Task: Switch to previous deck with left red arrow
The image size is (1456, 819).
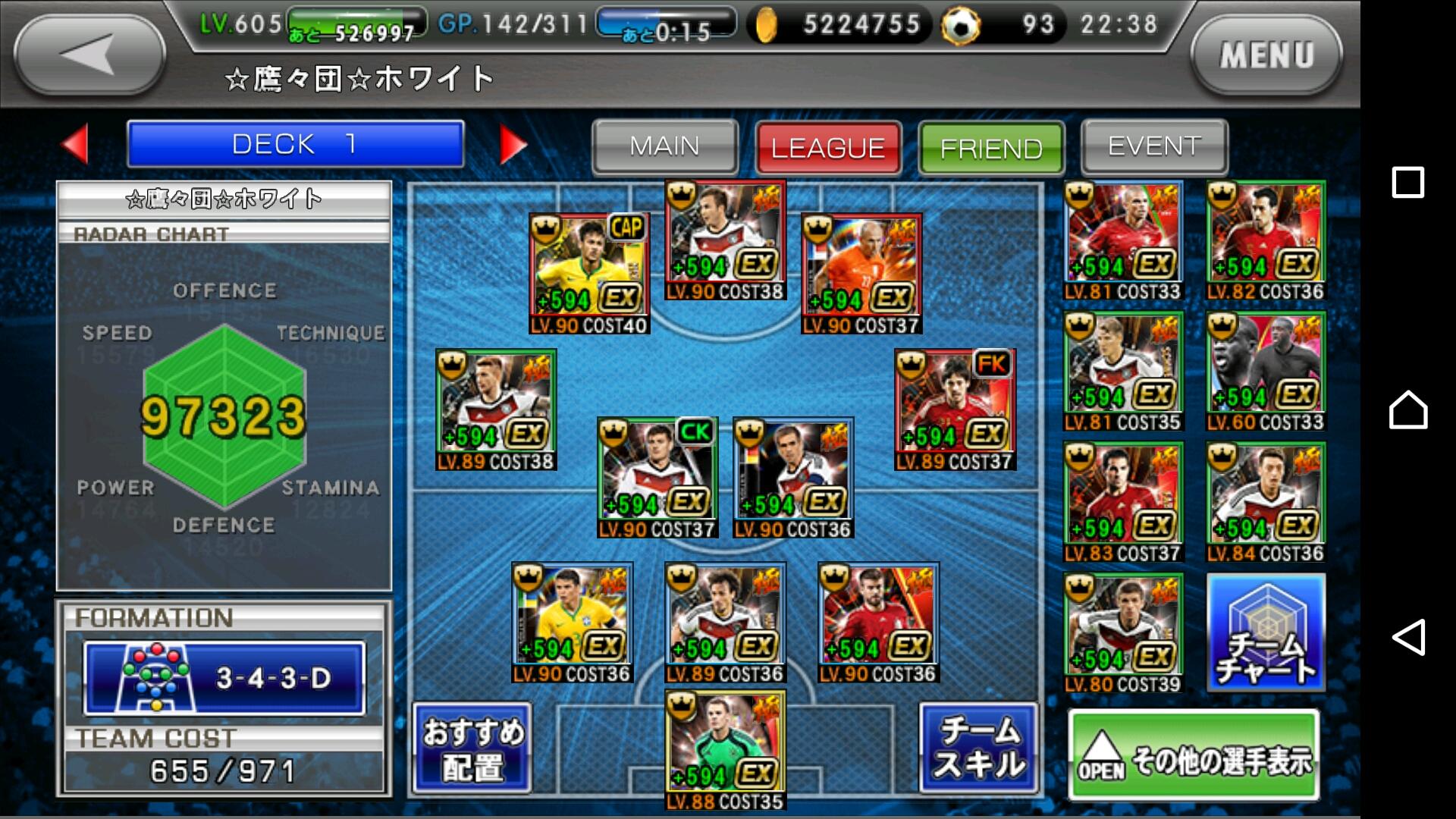Action: (x=76, y=143)
